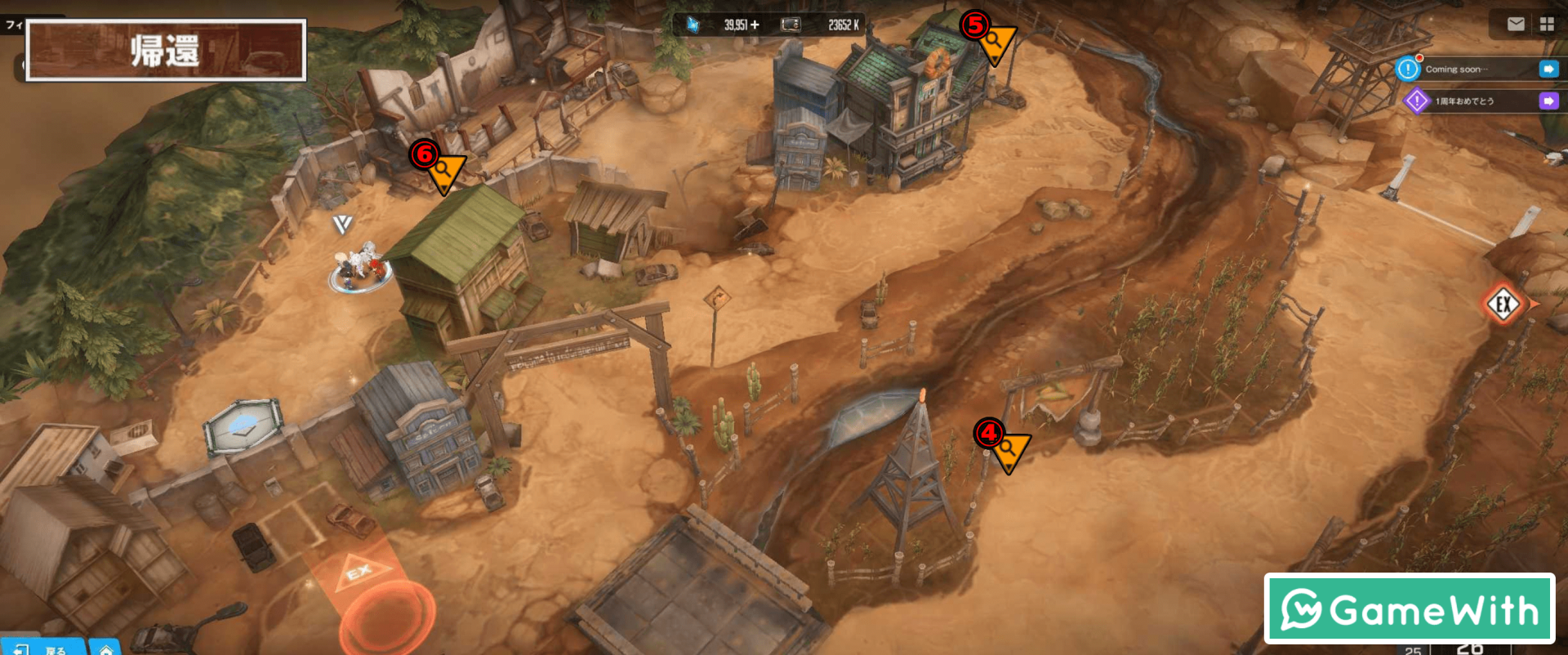Click the purple arrow beside 1周年おめでとう
This screenshot has width=1568, height=655.
[x=1548, y=101]
